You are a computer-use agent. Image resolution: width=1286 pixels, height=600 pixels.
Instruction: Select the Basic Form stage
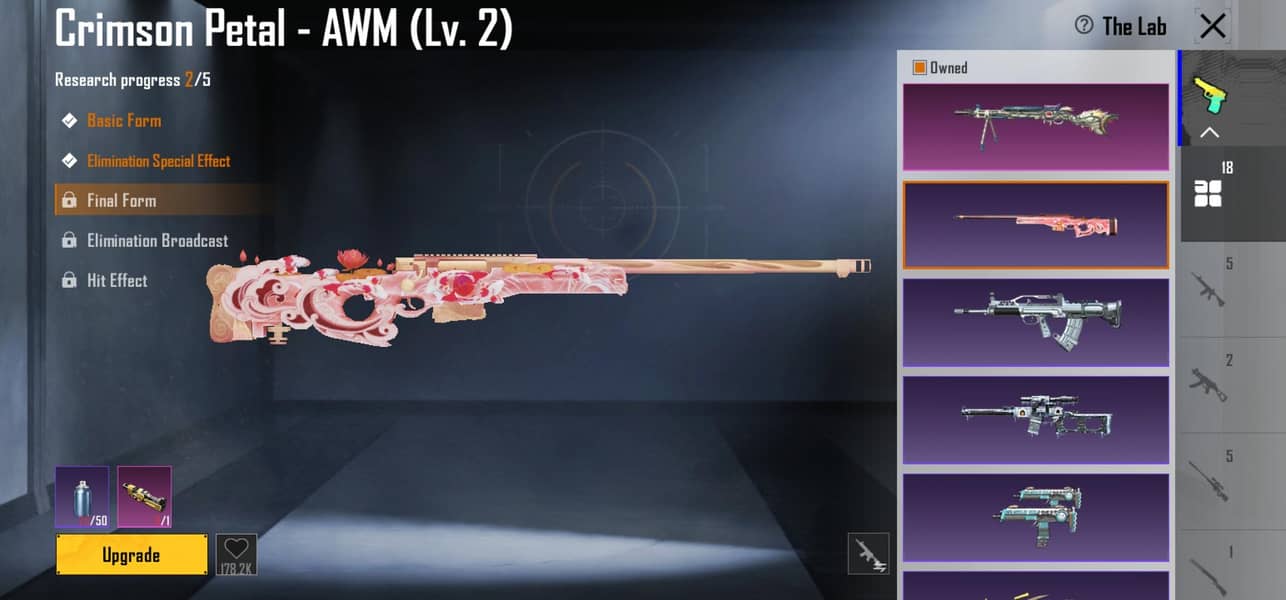click(x=123, y=121)
